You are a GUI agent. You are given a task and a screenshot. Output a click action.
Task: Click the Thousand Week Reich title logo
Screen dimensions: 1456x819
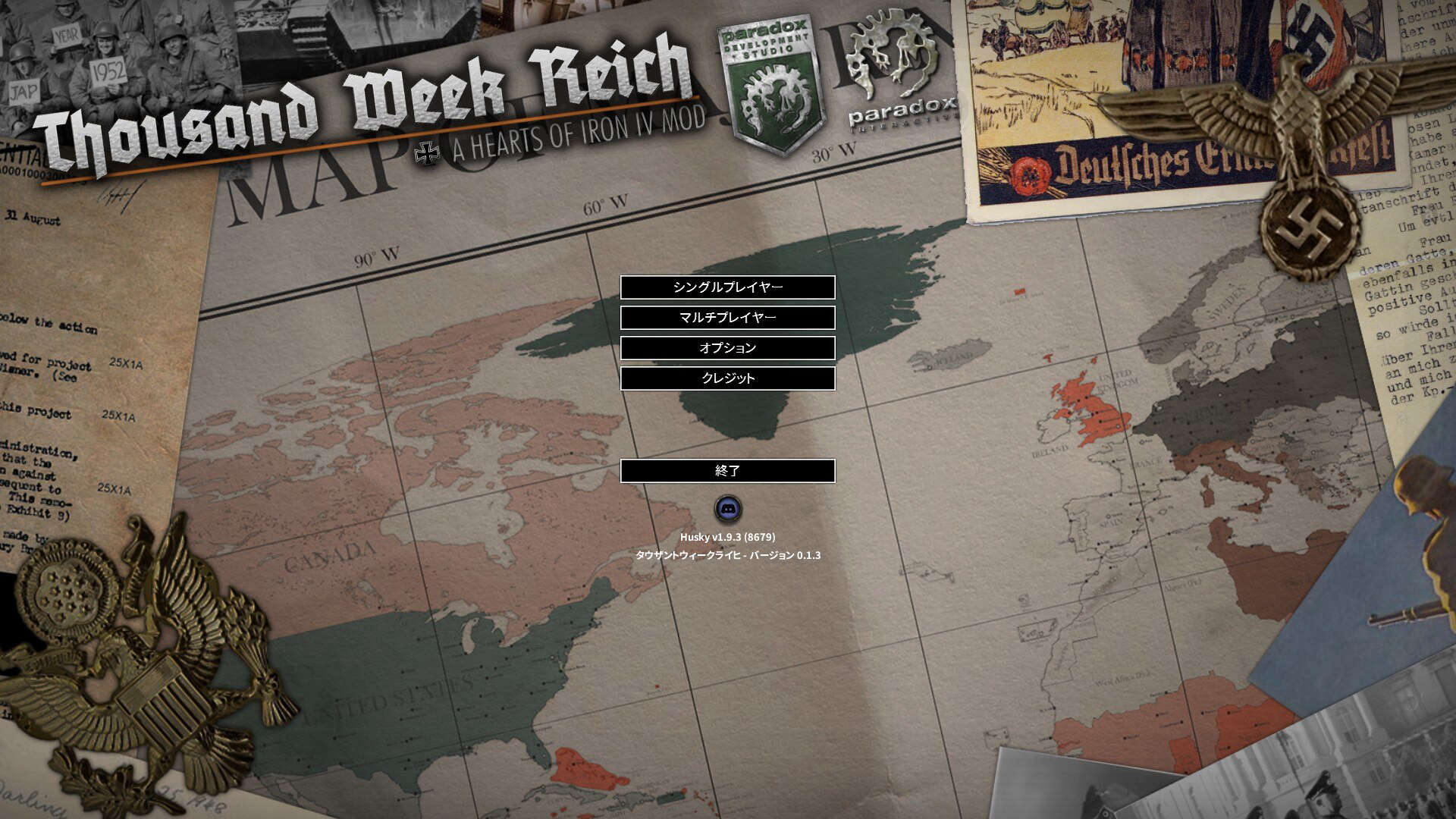click(364, 91)
